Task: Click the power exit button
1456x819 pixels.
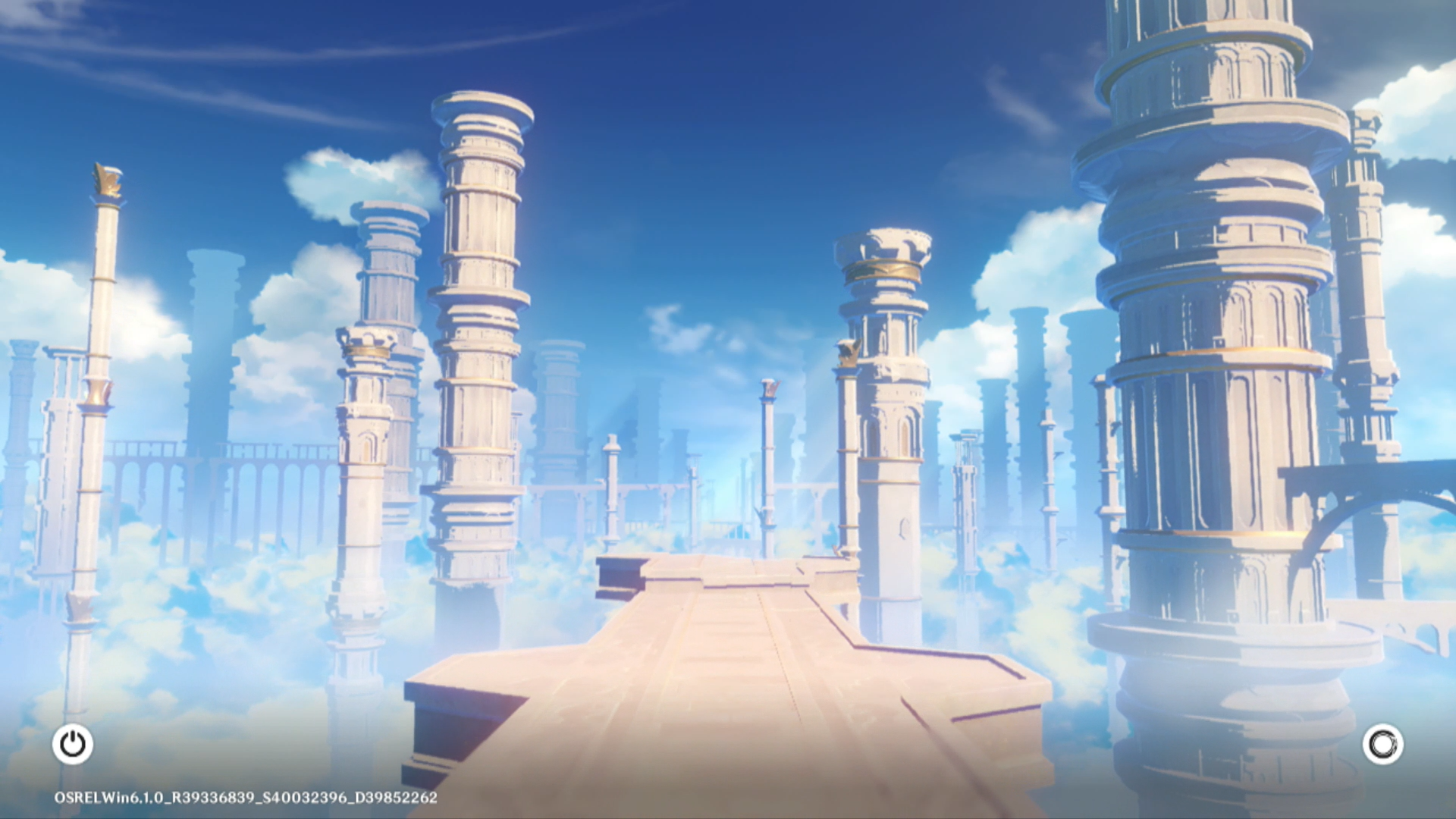Action: point(73,744)
